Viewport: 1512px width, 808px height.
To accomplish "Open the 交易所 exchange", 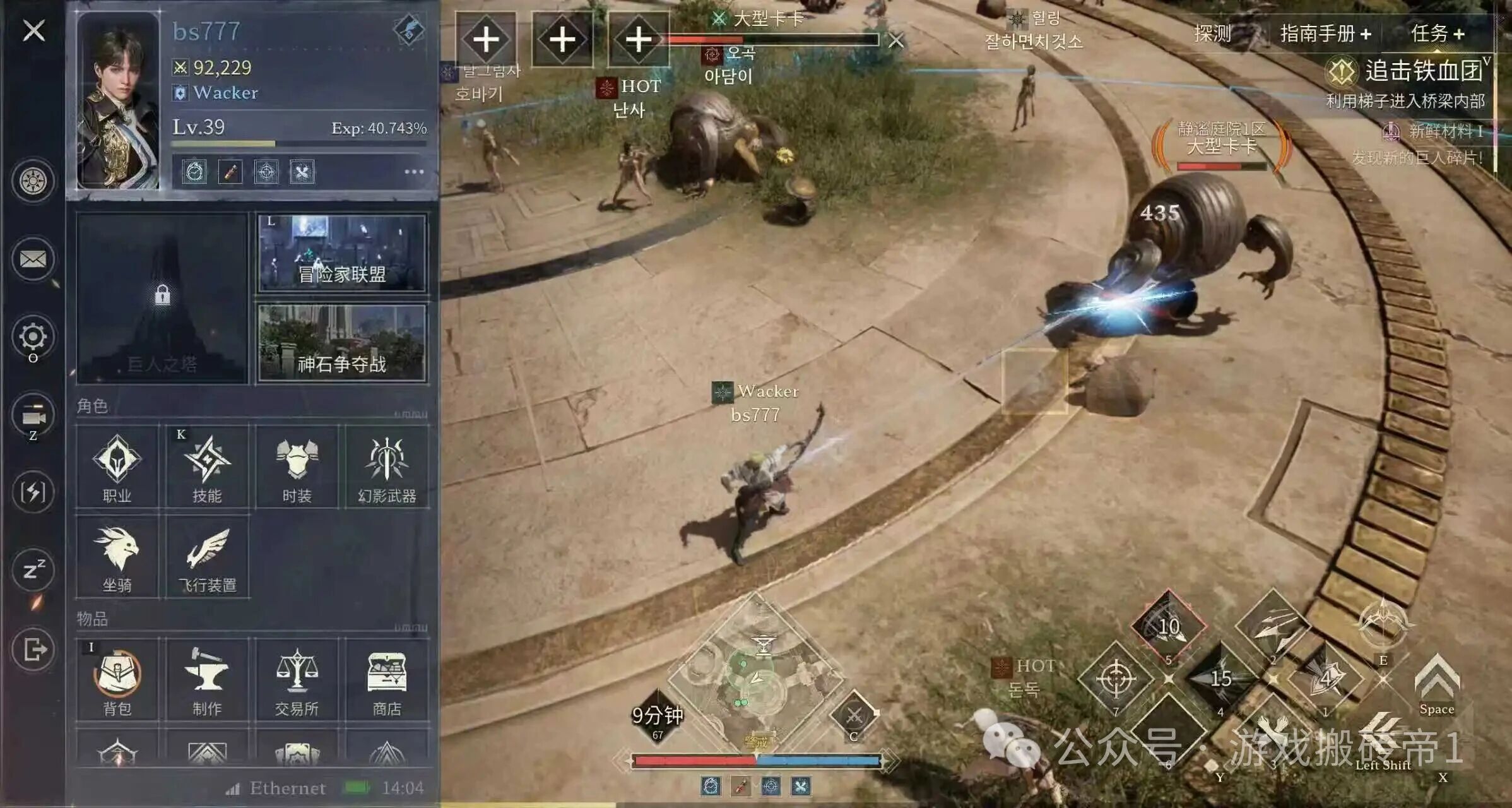I will click(x=297, y=680).
